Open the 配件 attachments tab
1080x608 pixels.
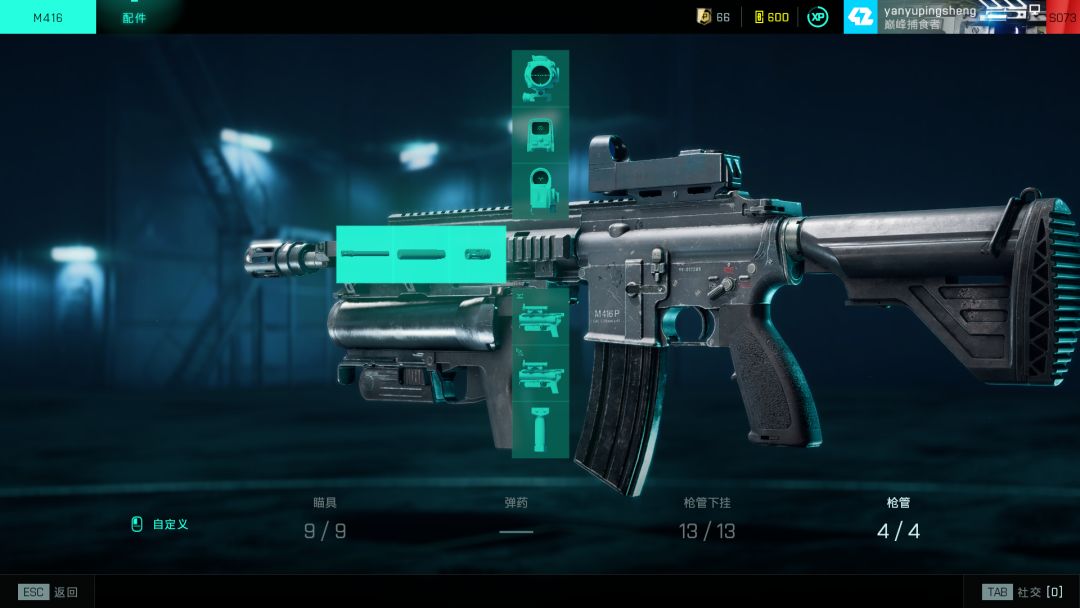134,18
